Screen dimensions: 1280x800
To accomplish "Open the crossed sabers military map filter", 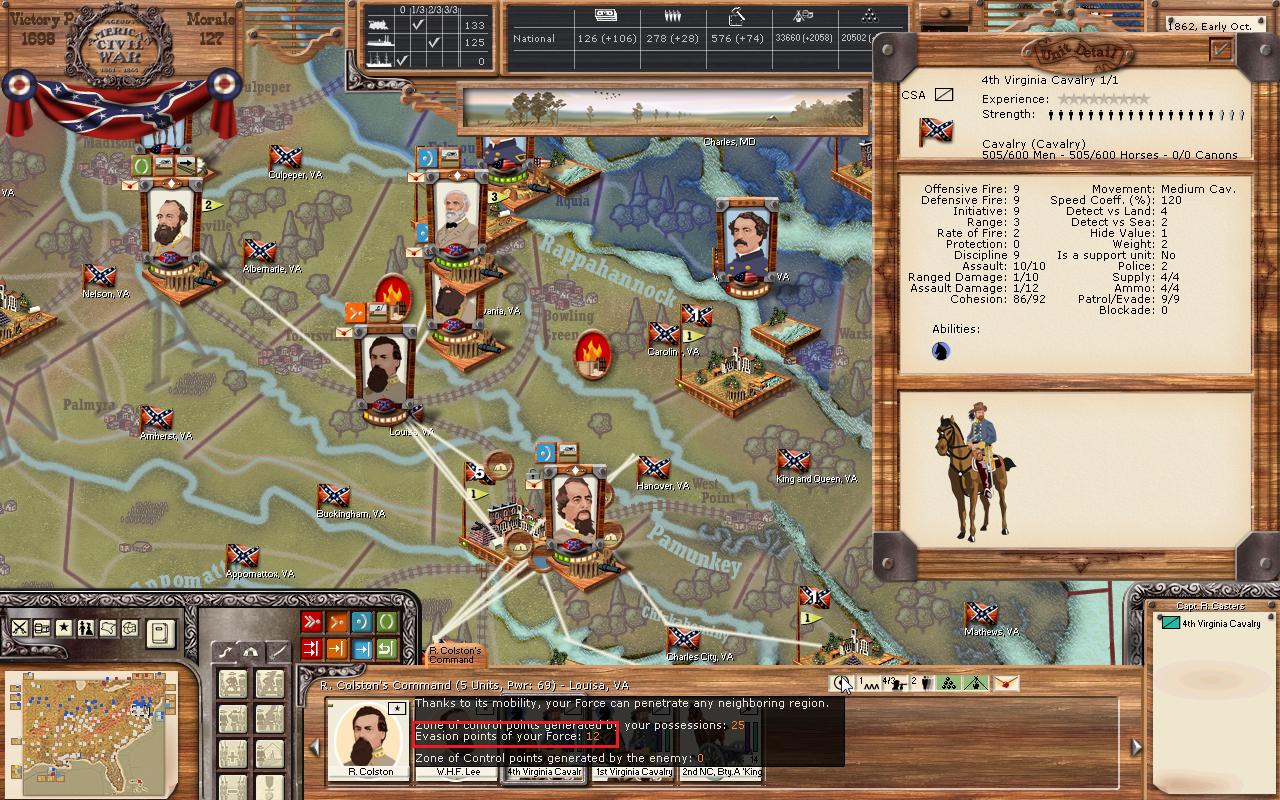I will click(19, 628).
